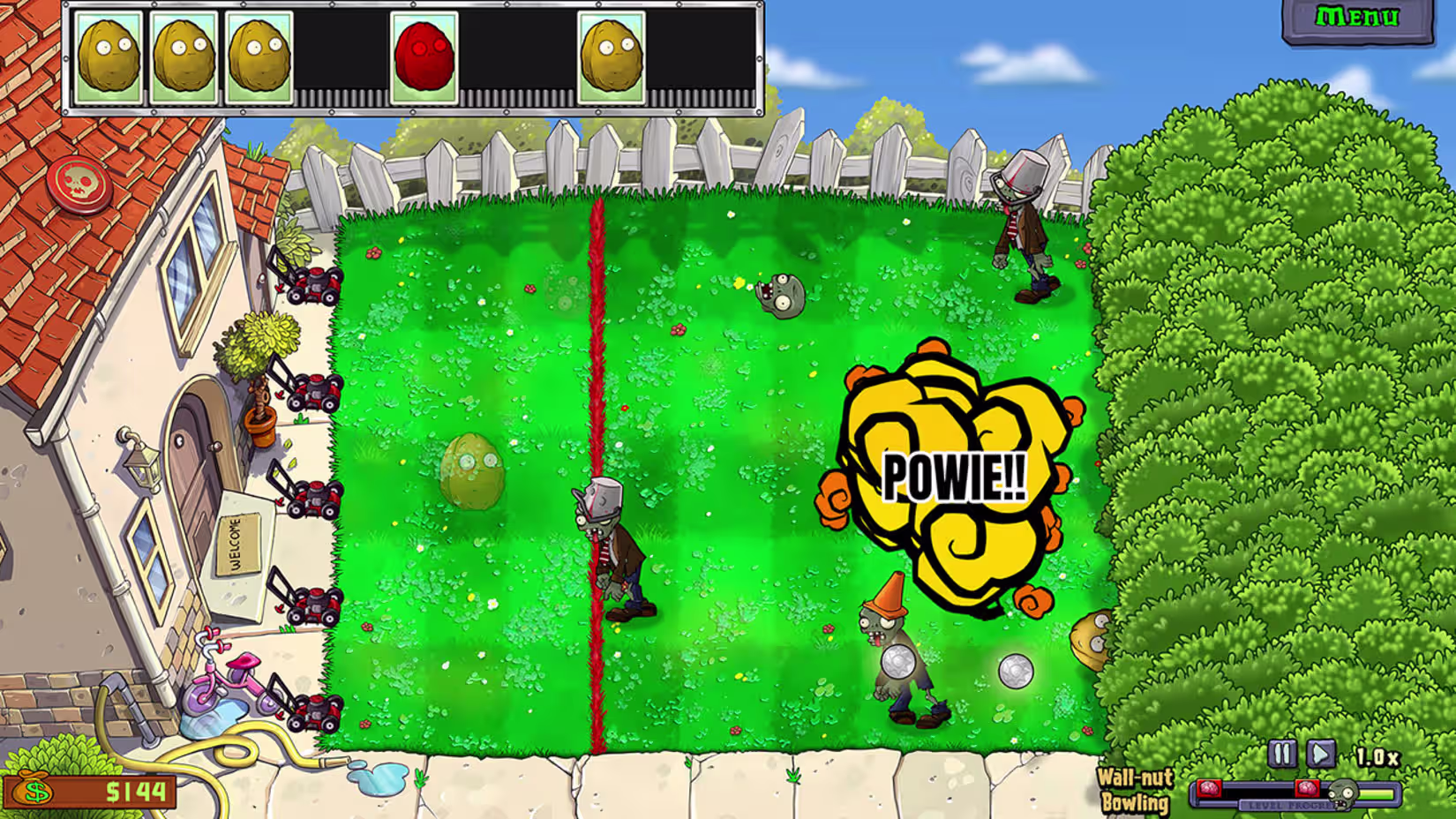Click the Wall-nut Bowling level label

pos(1135,789)
